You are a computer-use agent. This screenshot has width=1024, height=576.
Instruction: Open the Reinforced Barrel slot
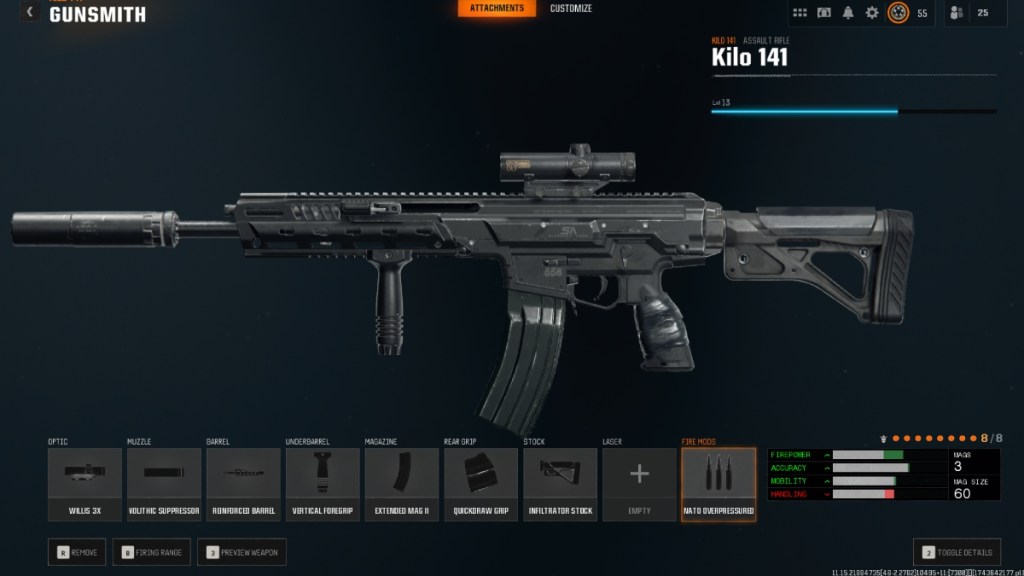[x=243, y=484]
